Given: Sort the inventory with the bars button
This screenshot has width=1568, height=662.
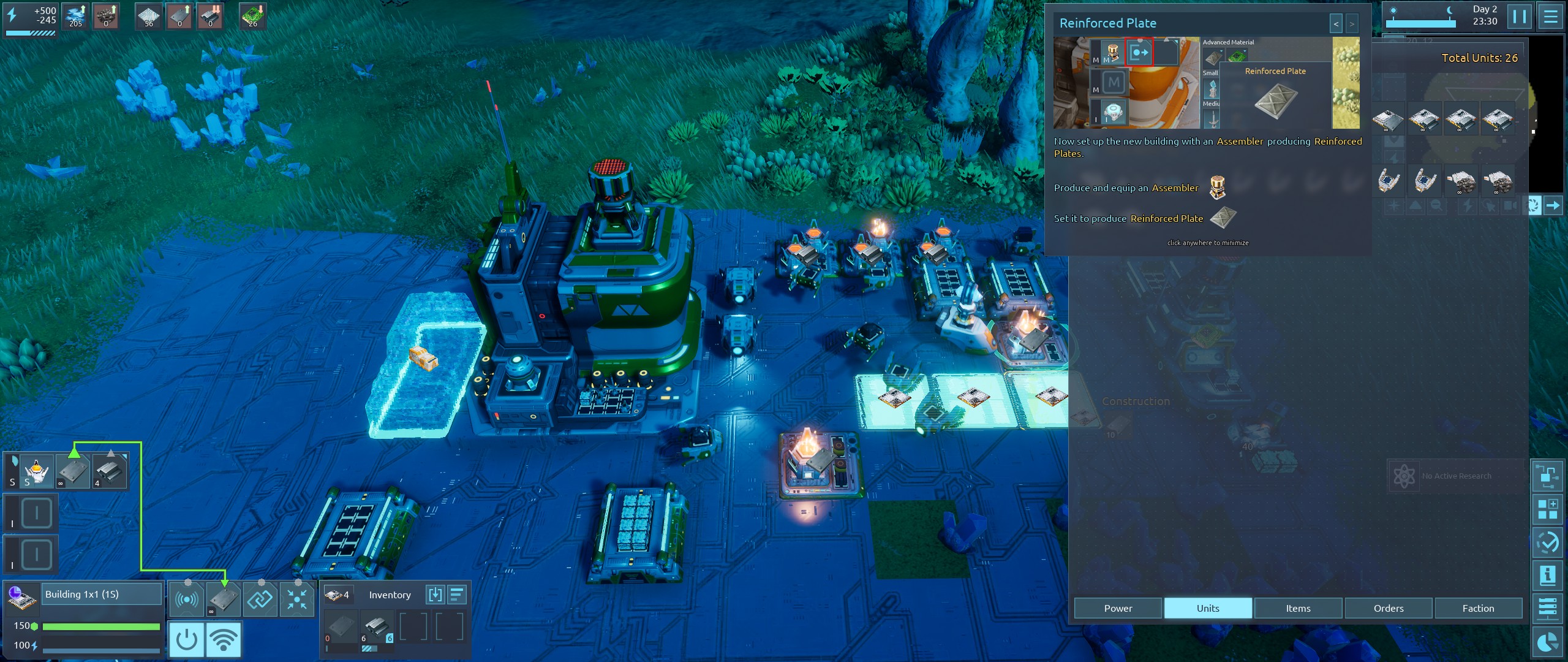Looking at the screenshot, I should pos(458,595).
